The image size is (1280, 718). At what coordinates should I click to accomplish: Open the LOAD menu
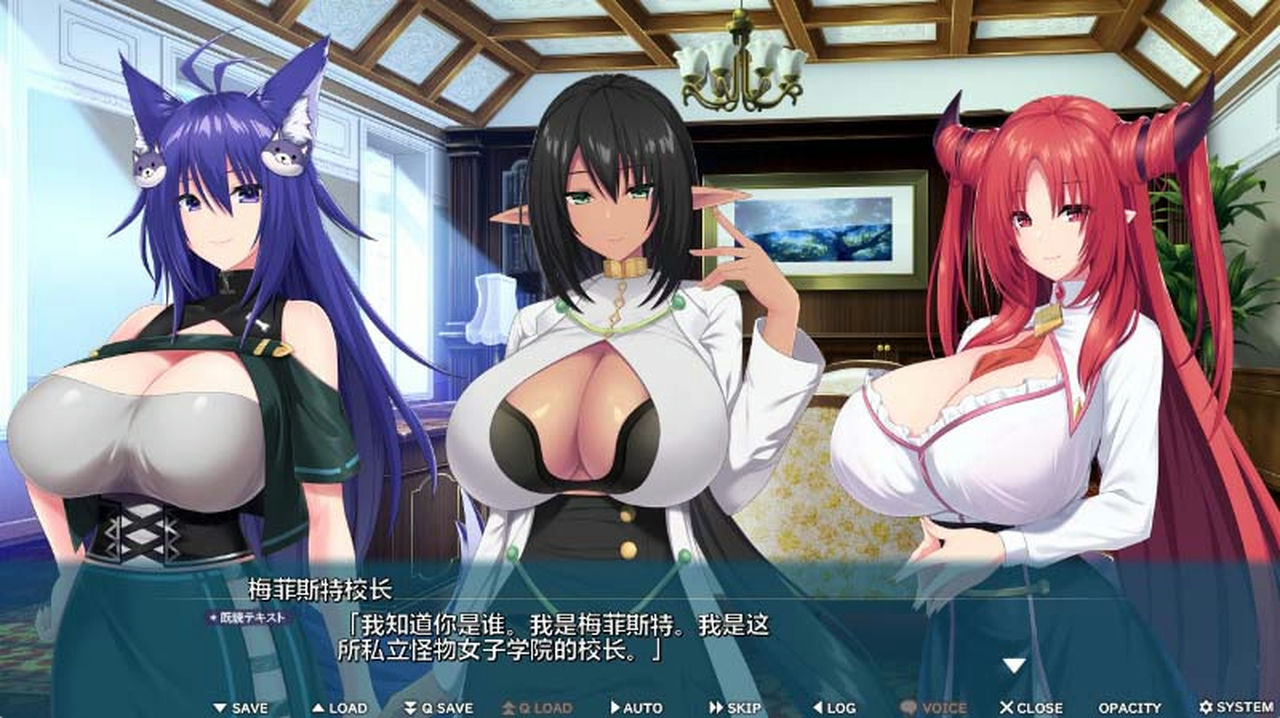click(339, 707)
